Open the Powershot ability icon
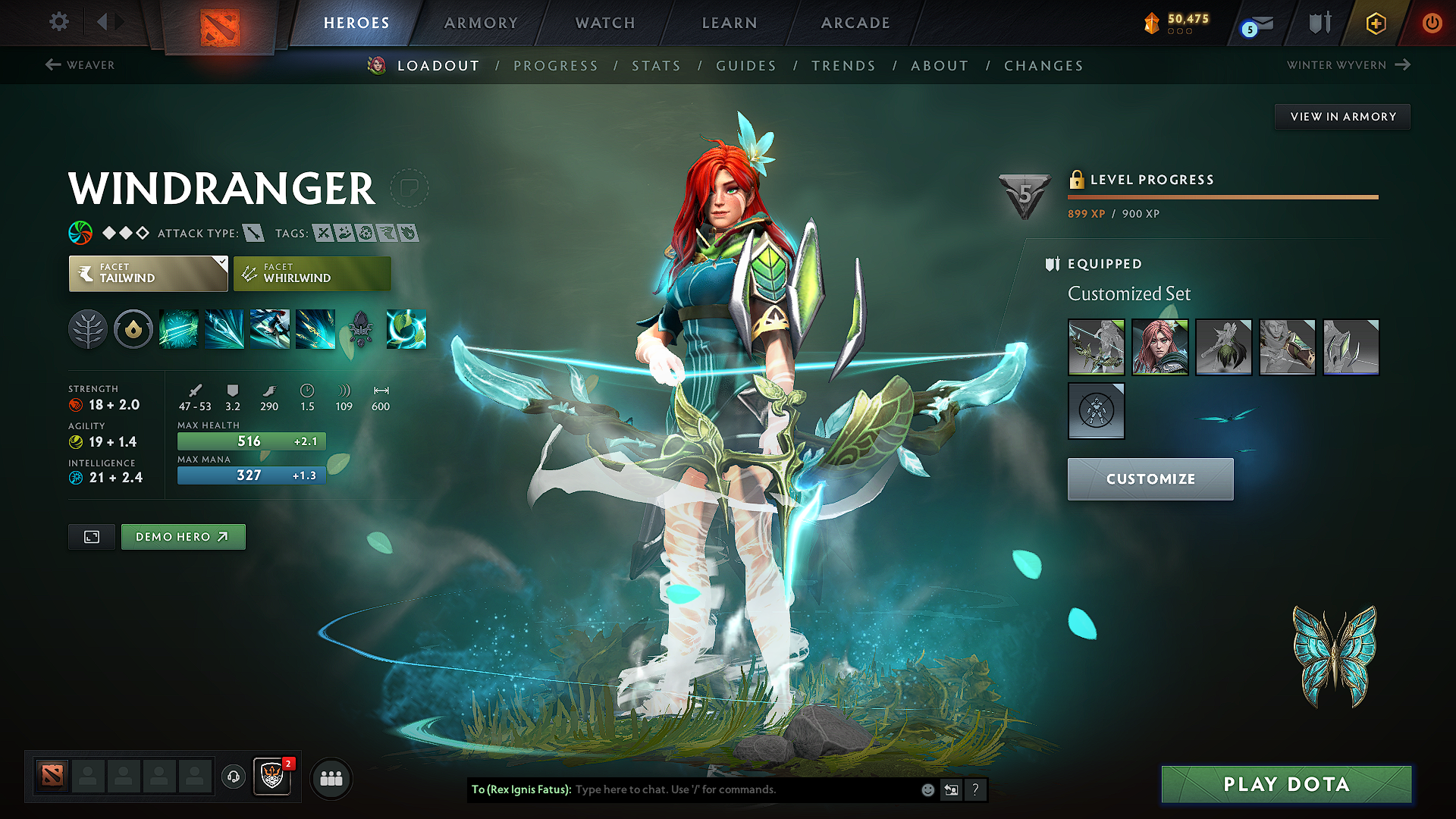Image resolution: width=1456 pixels, height=819 pixels. (225, 329)
